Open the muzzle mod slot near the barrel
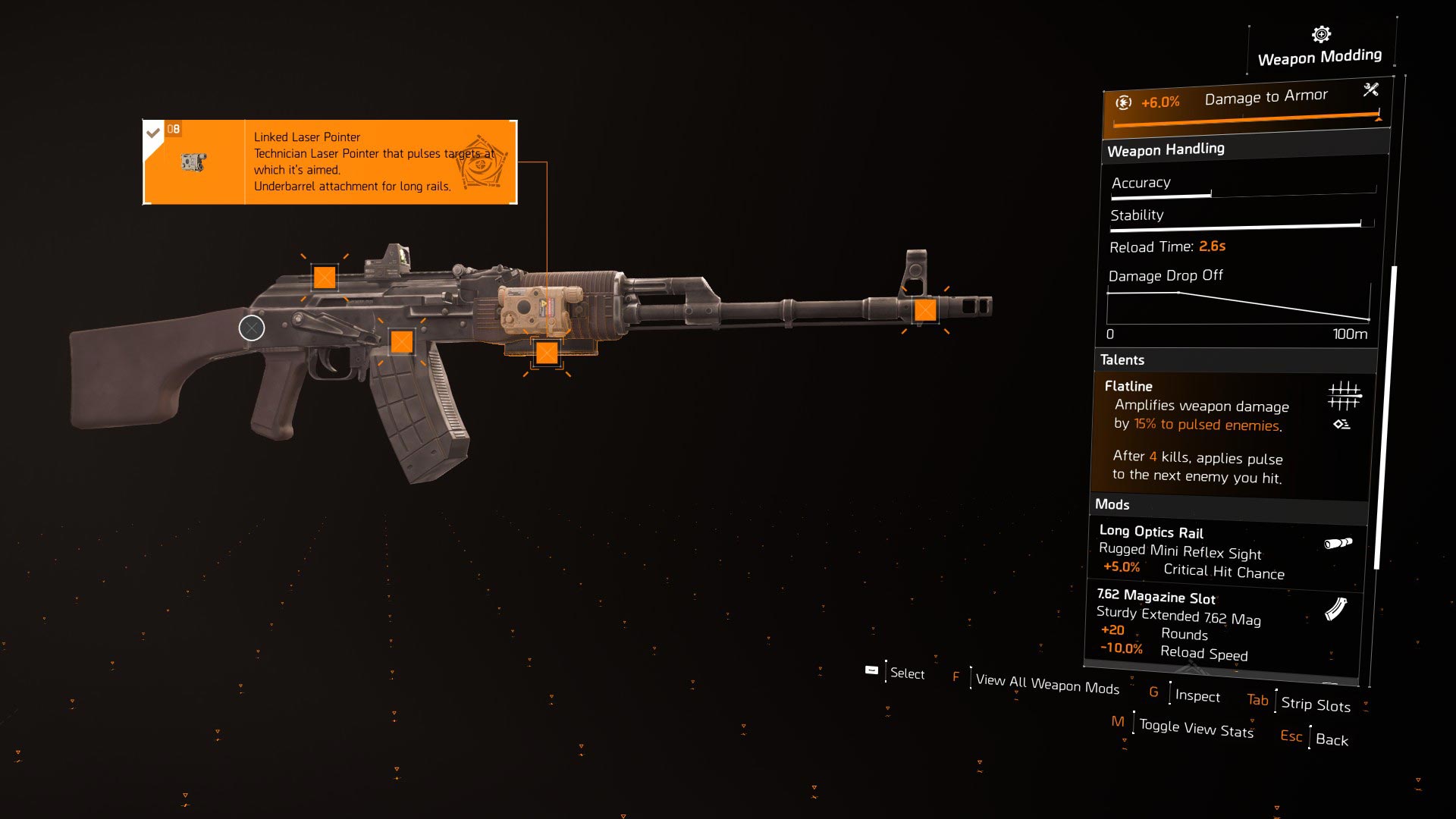Image resolution: width=1456 pixels, height=819 pixels. [x=927, y=309]
